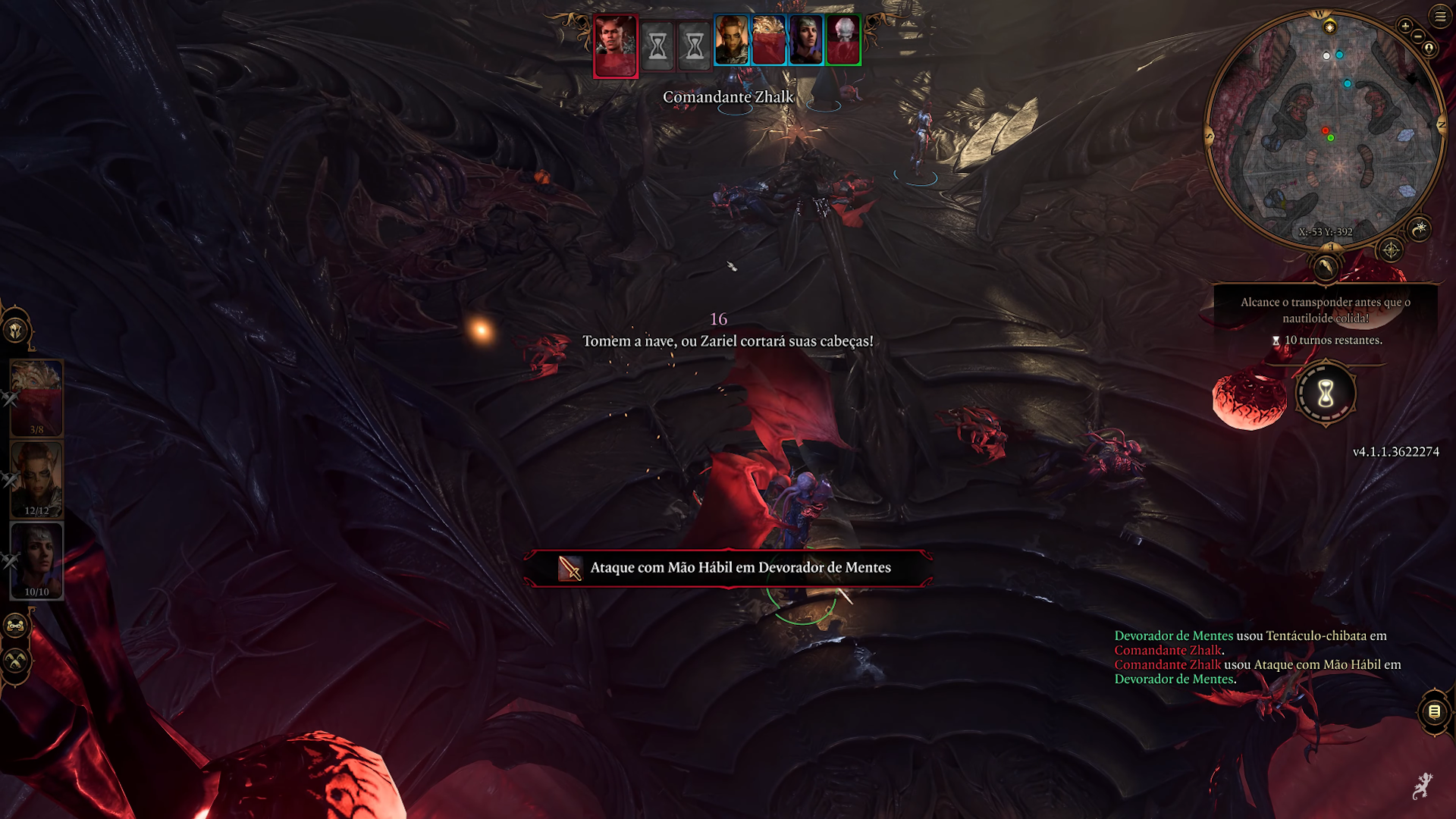Click the feather icon under the minimap
1456x819 pixels.
point(1326,267)
